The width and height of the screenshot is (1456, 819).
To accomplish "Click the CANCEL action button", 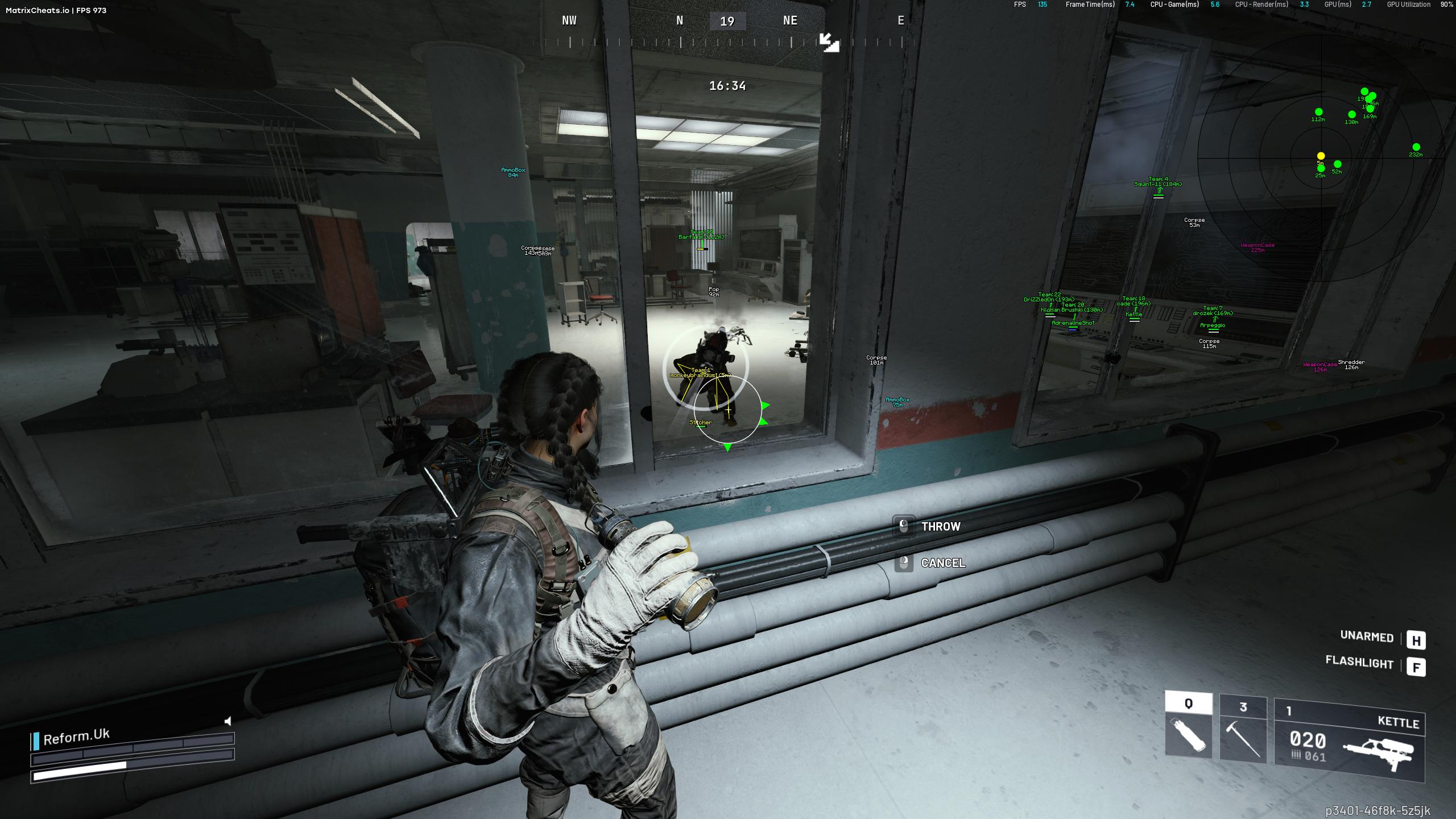I will coord(944,564).
